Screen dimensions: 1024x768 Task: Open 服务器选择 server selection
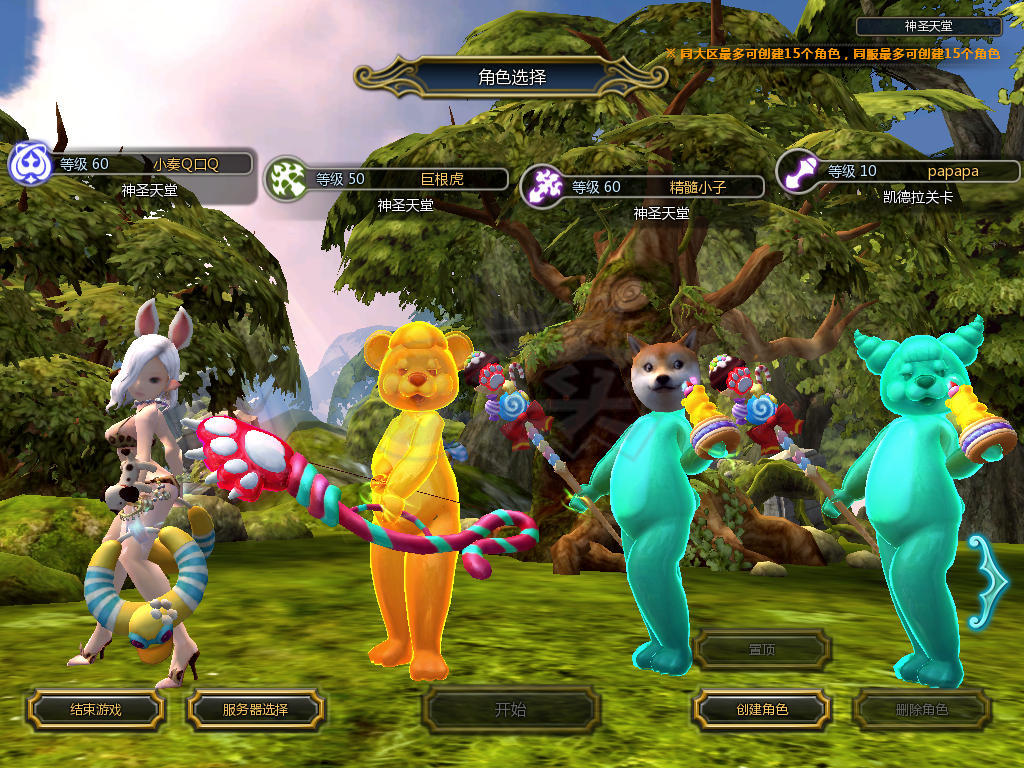click(255, 710)
